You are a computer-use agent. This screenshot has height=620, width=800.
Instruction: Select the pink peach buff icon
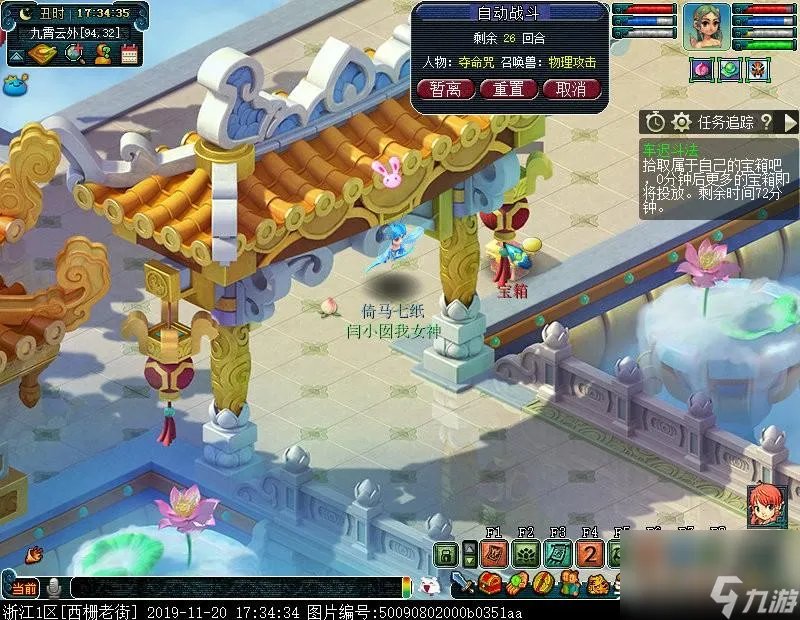coord(701,69)
